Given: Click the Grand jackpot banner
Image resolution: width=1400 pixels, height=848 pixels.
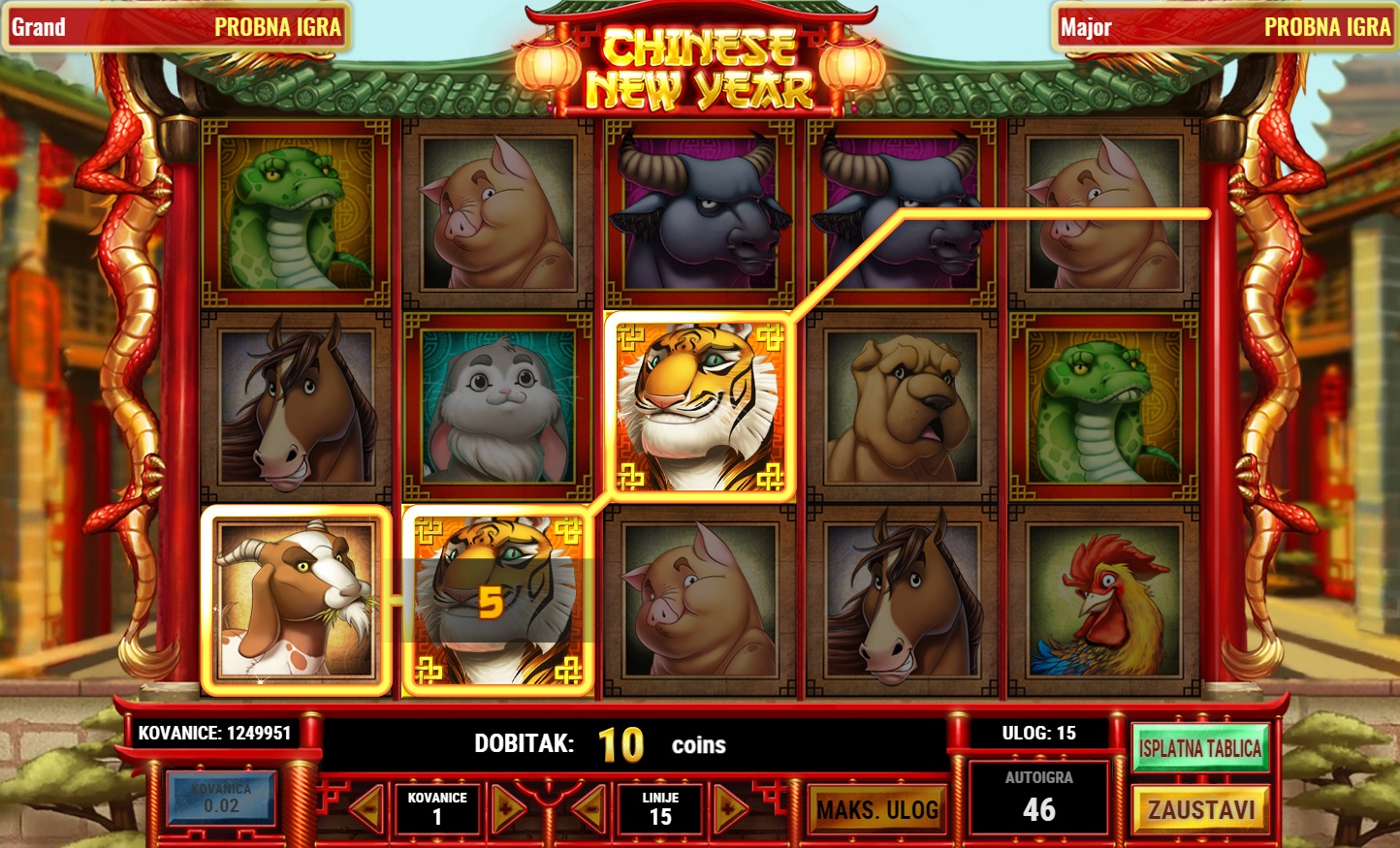Looking at the screenshot, I should (175, 27).
